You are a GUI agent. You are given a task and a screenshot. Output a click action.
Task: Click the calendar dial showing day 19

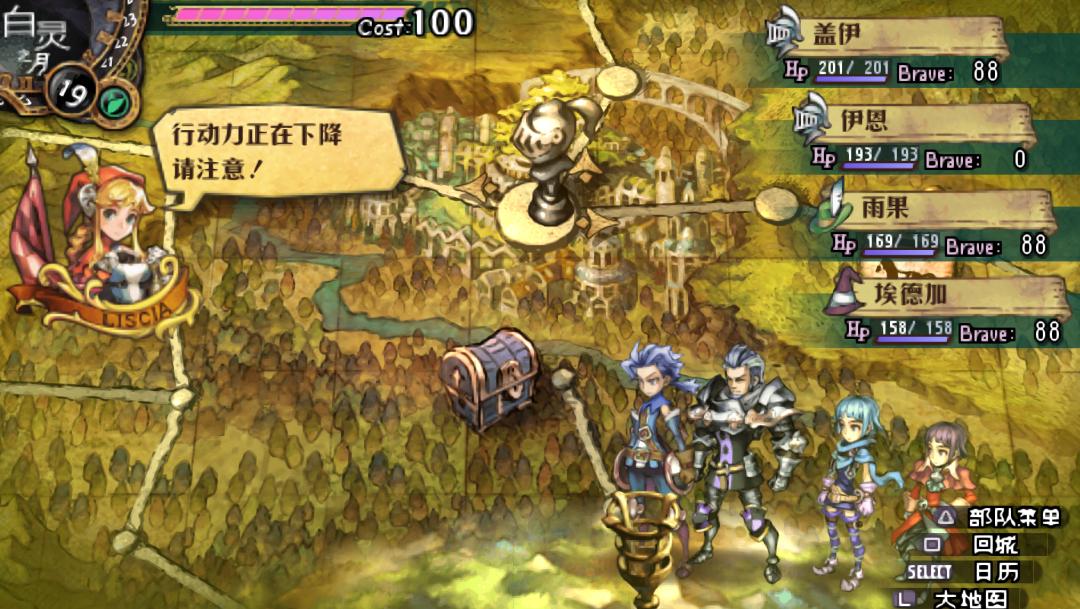tap(72, 97)
